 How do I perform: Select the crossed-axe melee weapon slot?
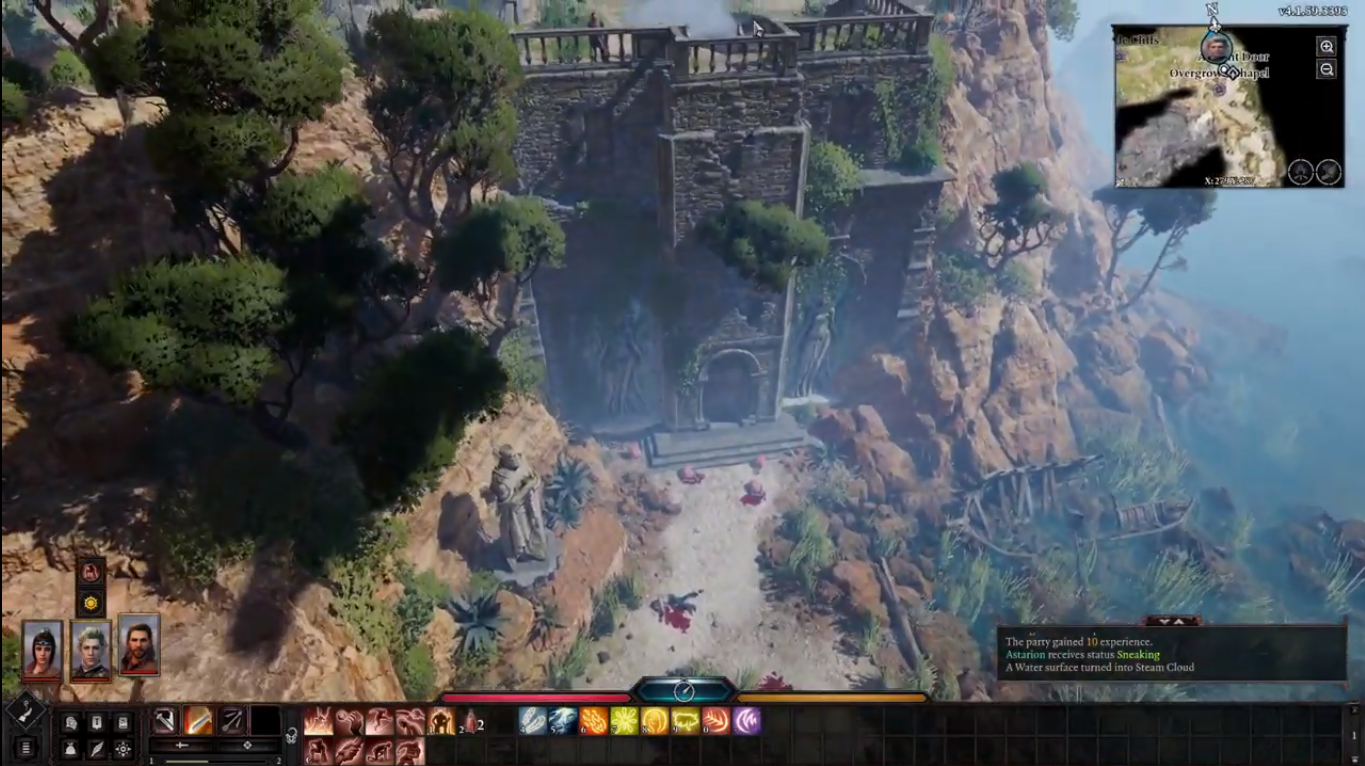[x=165, y=720]
